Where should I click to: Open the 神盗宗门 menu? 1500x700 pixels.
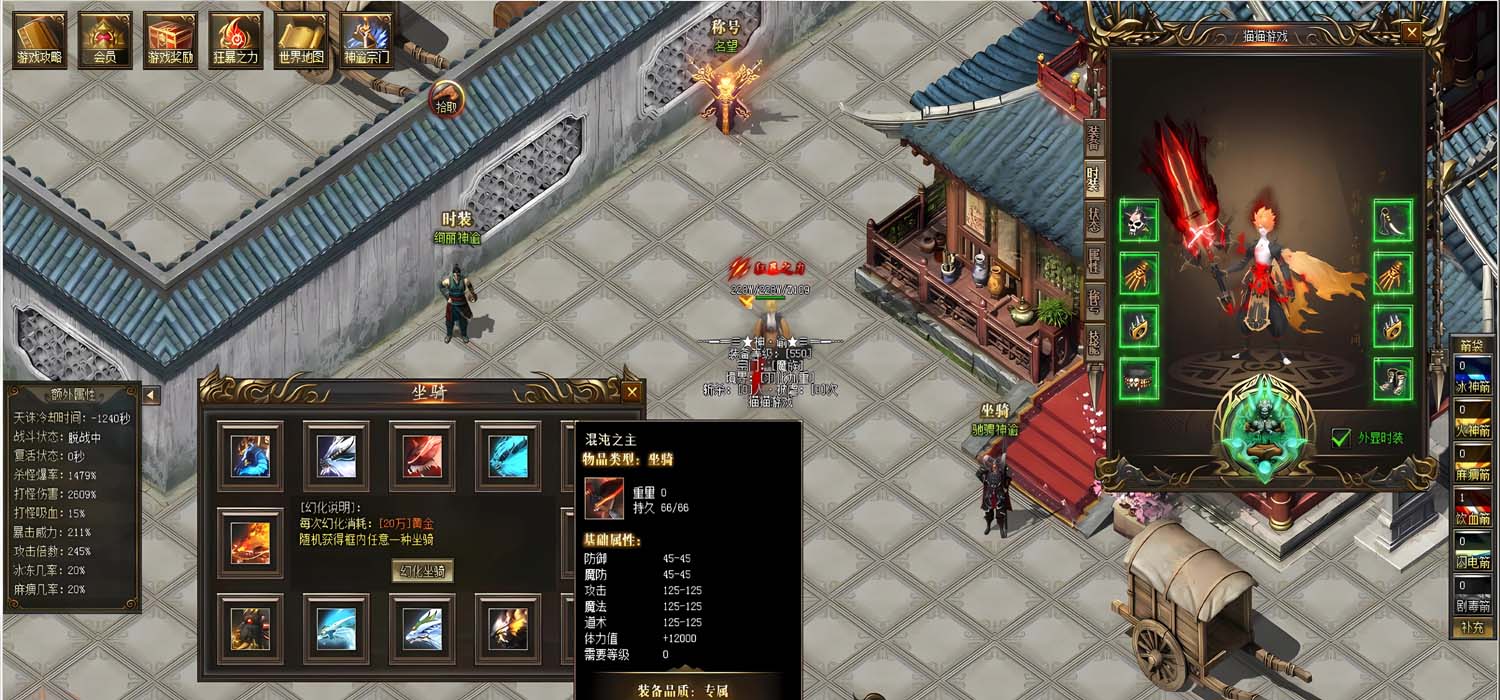[367, 40]
